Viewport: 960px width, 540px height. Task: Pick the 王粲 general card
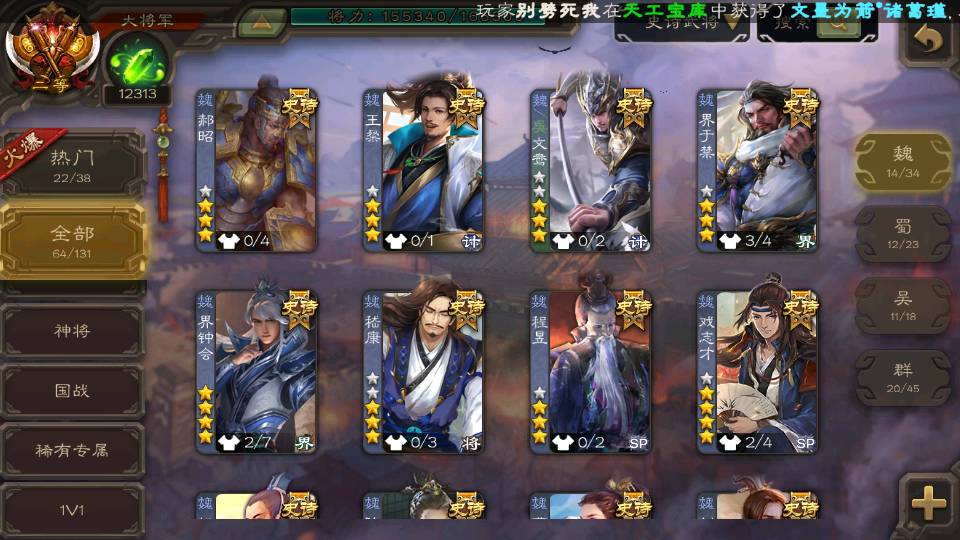[423, 170]
